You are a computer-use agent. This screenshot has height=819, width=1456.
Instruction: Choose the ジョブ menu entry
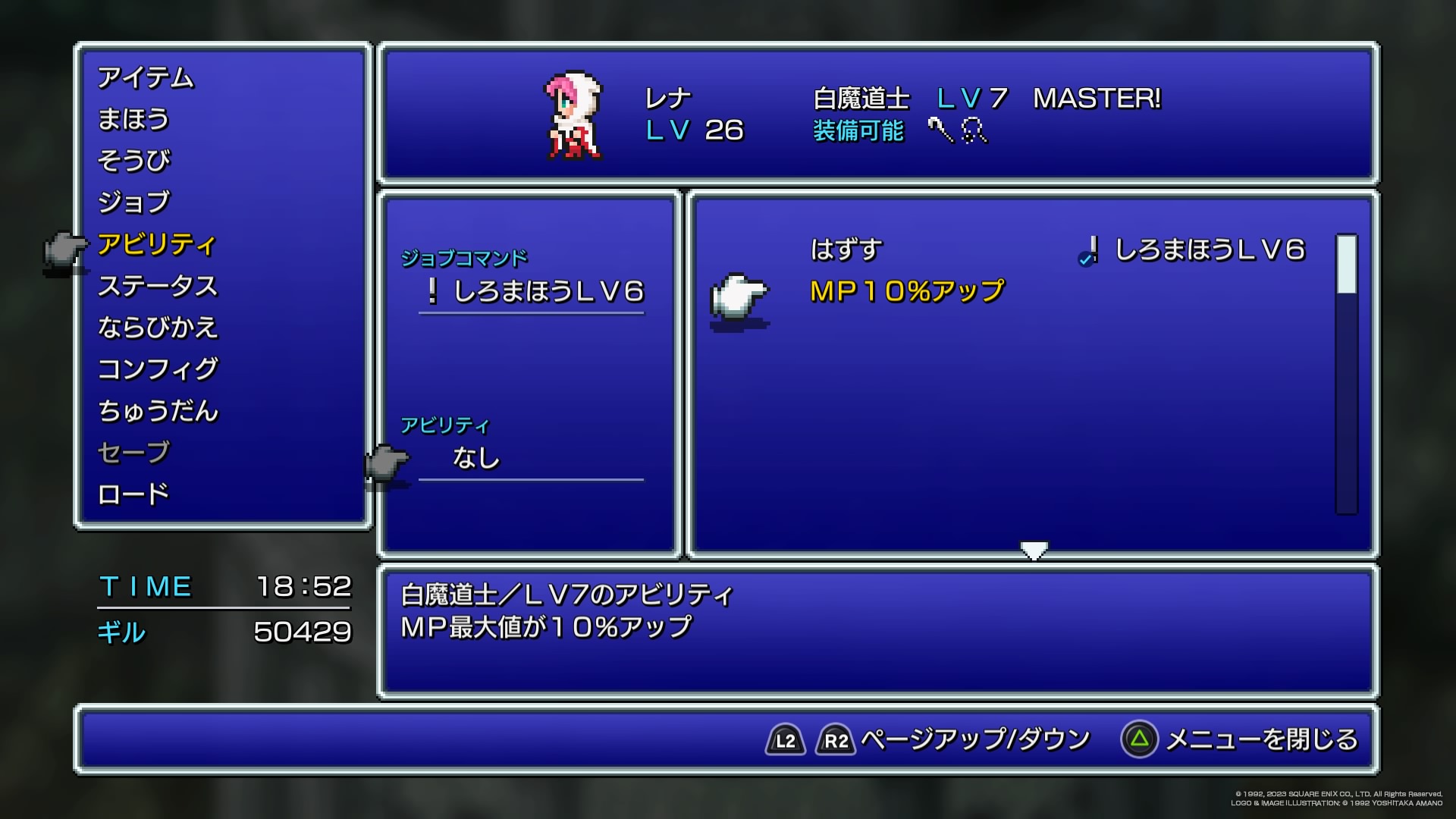pos(134,202)
